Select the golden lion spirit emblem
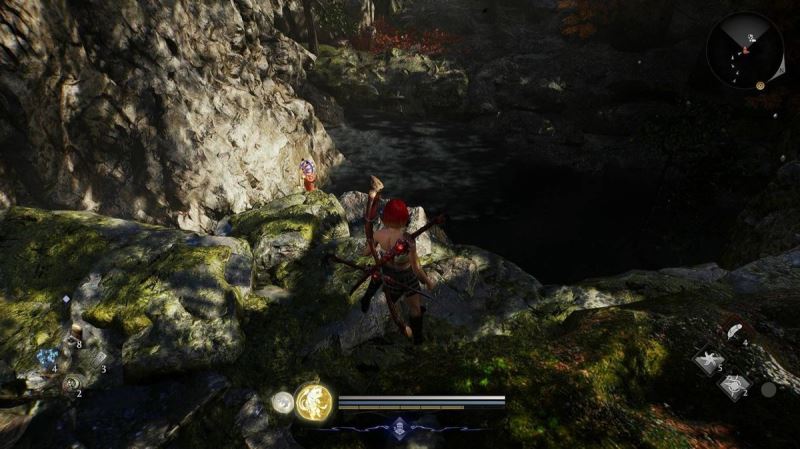 [313, 402]
